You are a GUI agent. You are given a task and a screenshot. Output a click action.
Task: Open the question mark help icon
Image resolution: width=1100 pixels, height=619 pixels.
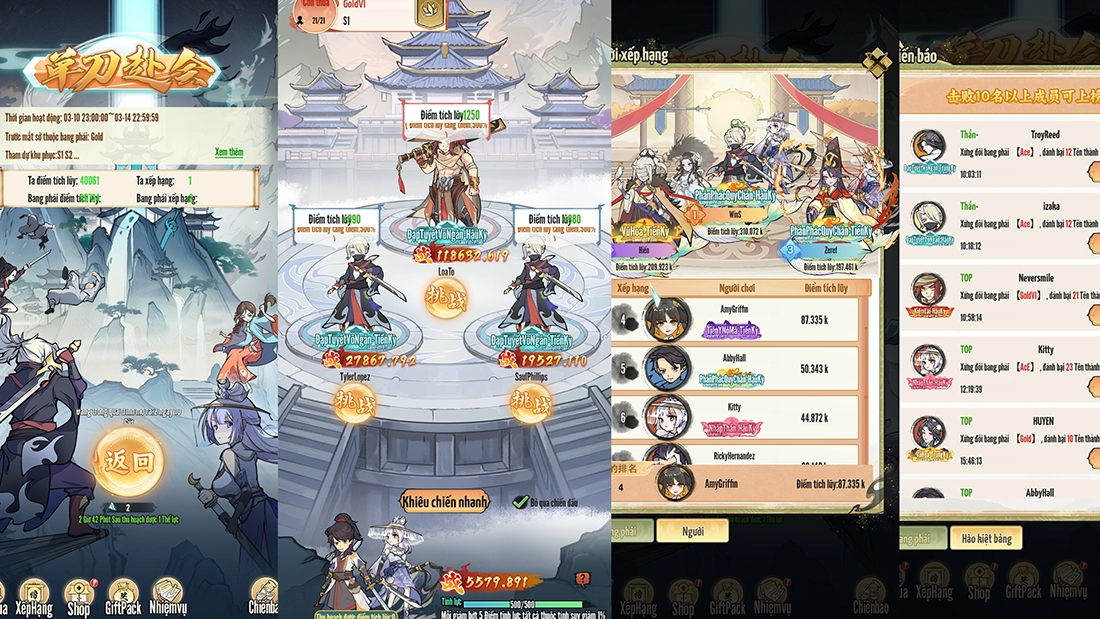click(583, 578)
